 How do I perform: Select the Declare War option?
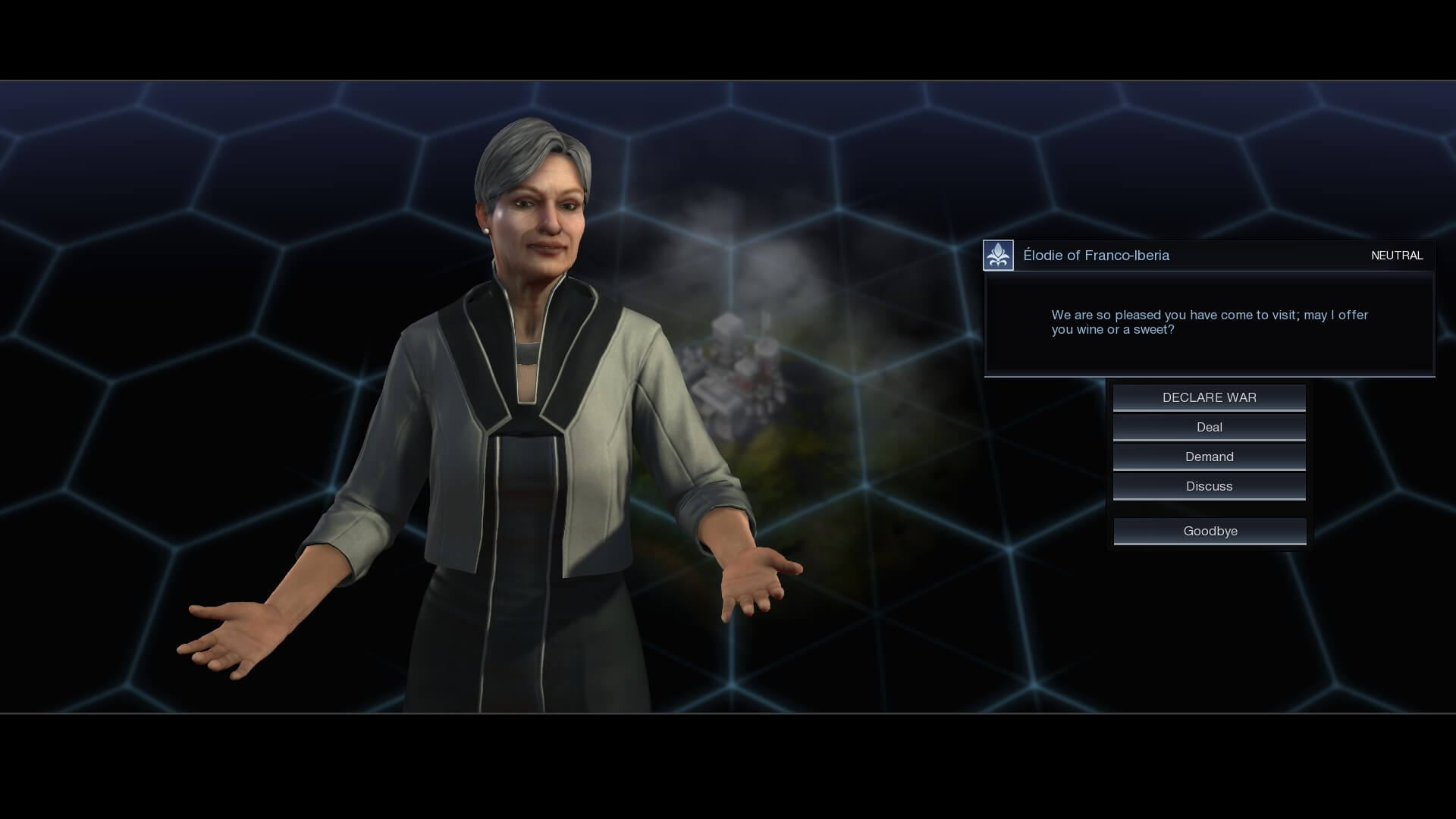click(1209, 397)
